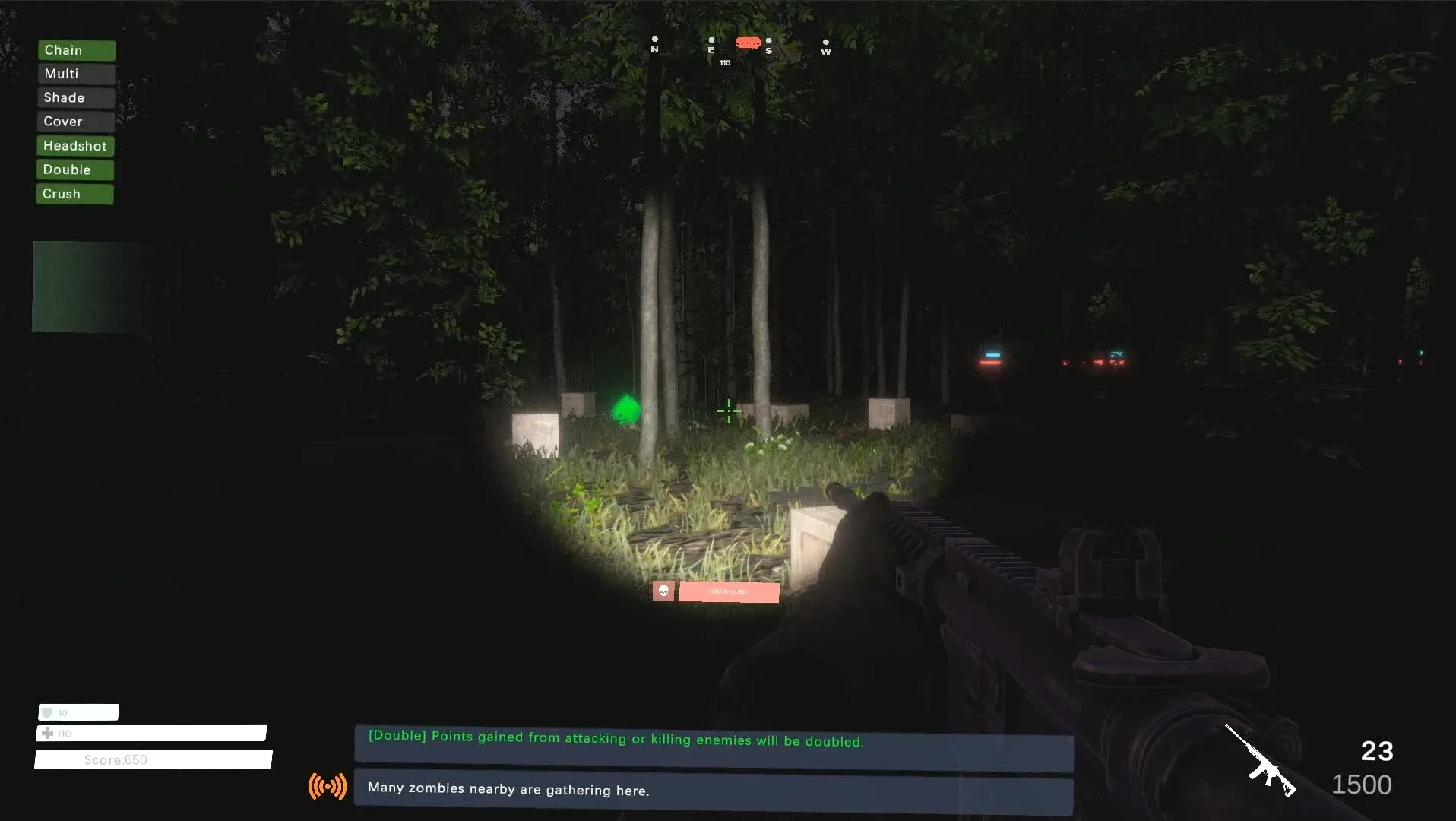Select the crosshair reticle at screen center
Viewport: 1456px width, 821px height.
(727, 410)
